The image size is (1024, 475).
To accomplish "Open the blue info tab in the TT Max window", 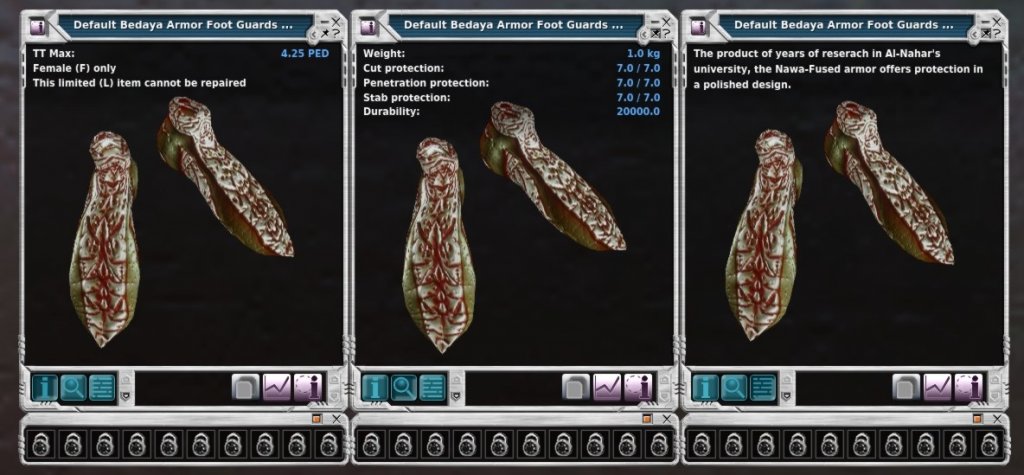I will point(43,387).
